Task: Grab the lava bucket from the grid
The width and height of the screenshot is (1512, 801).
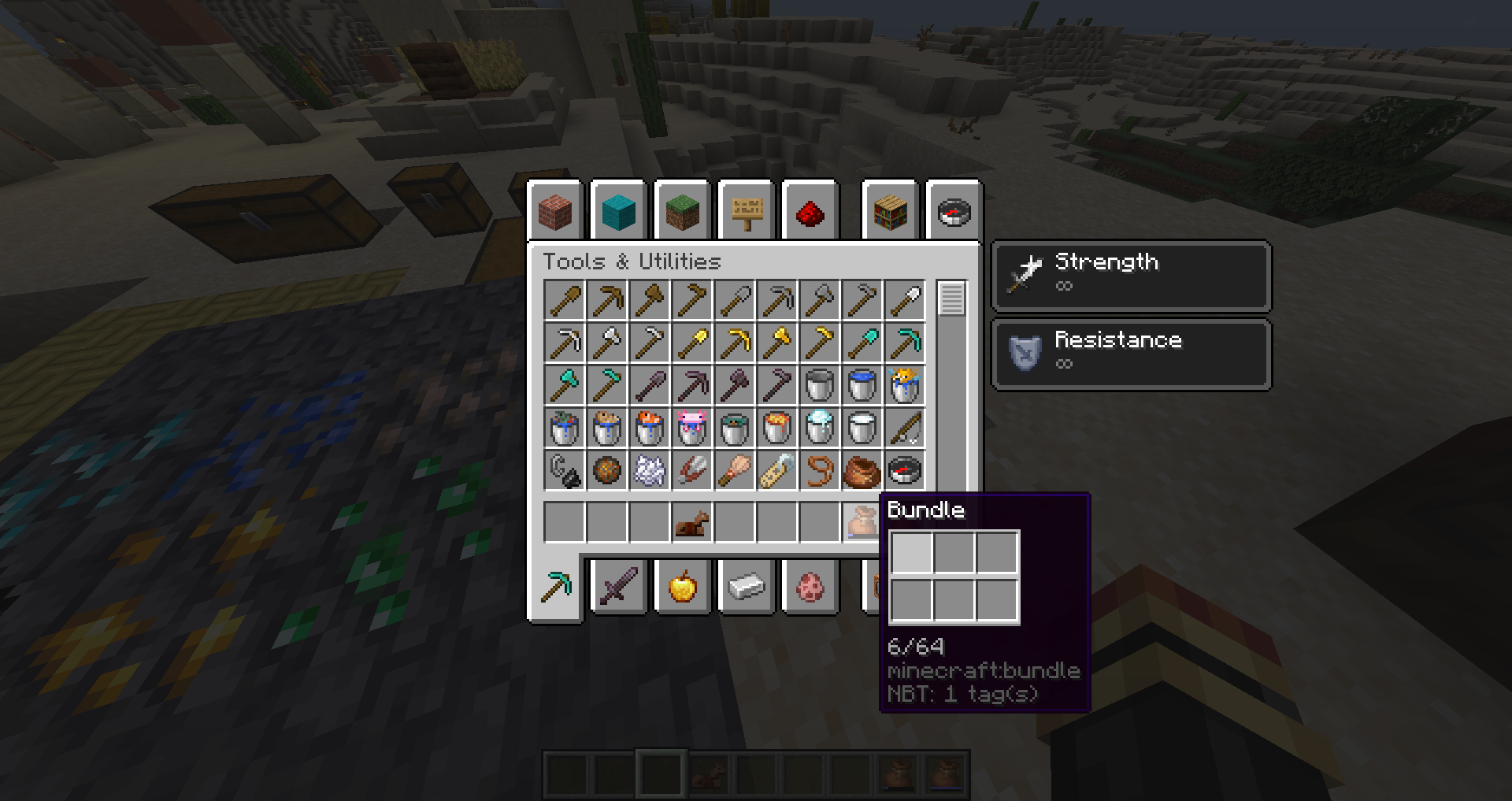Action: 777,428
